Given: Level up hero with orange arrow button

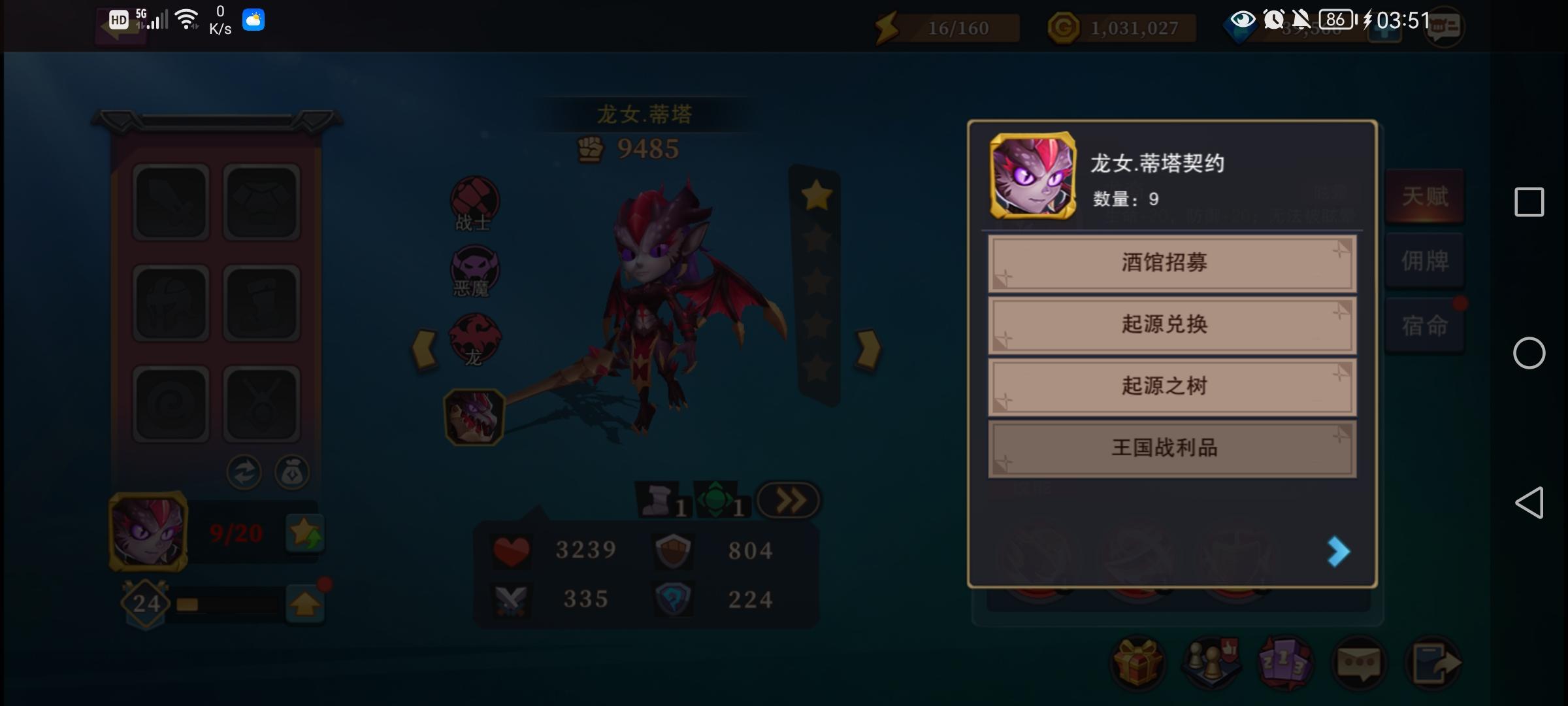Looking at the screenshot, I should pos(304,604).
